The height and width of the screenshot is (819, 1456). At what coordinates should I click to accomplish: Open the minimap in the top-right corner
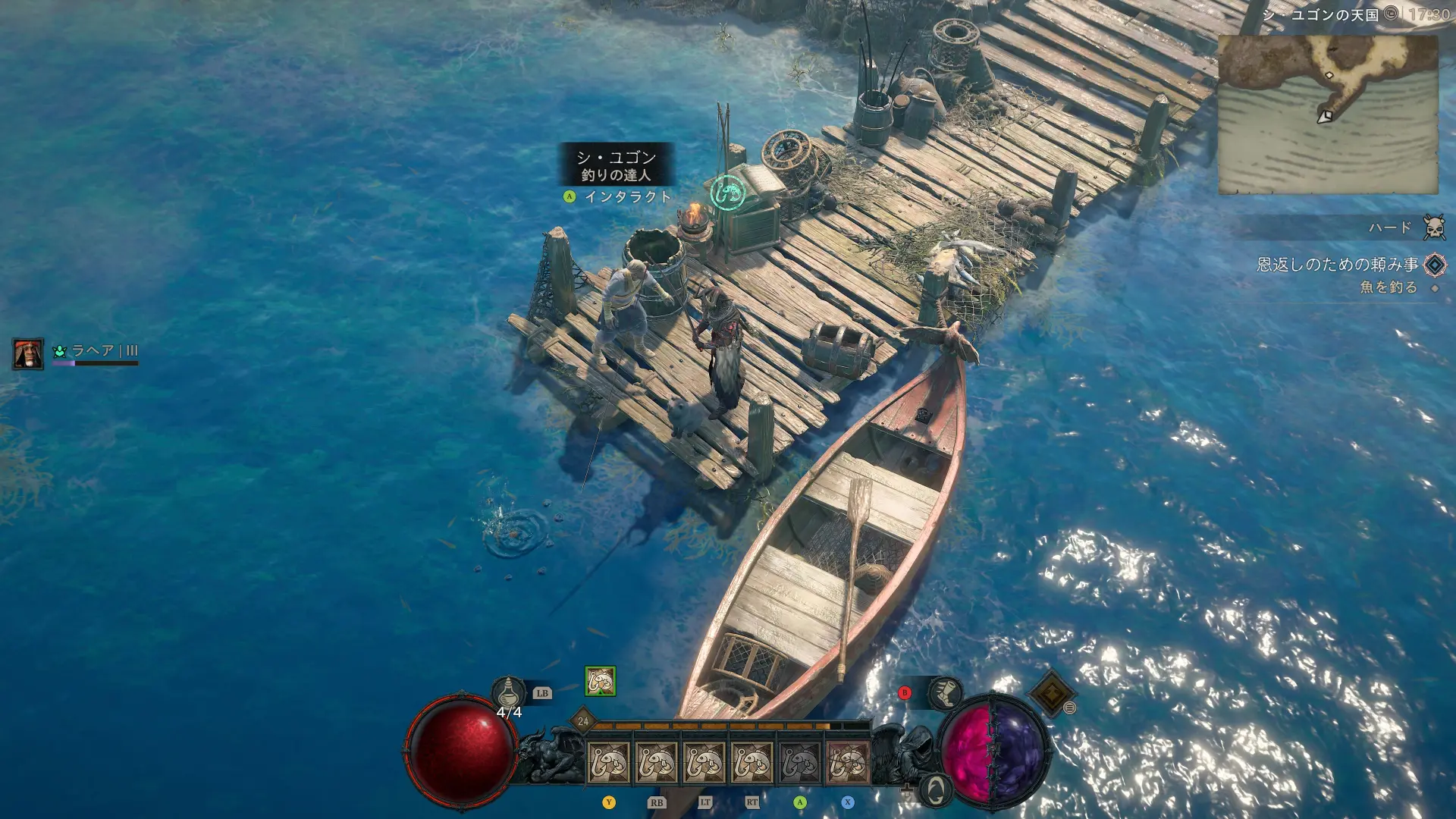[x=1327, y=114]
